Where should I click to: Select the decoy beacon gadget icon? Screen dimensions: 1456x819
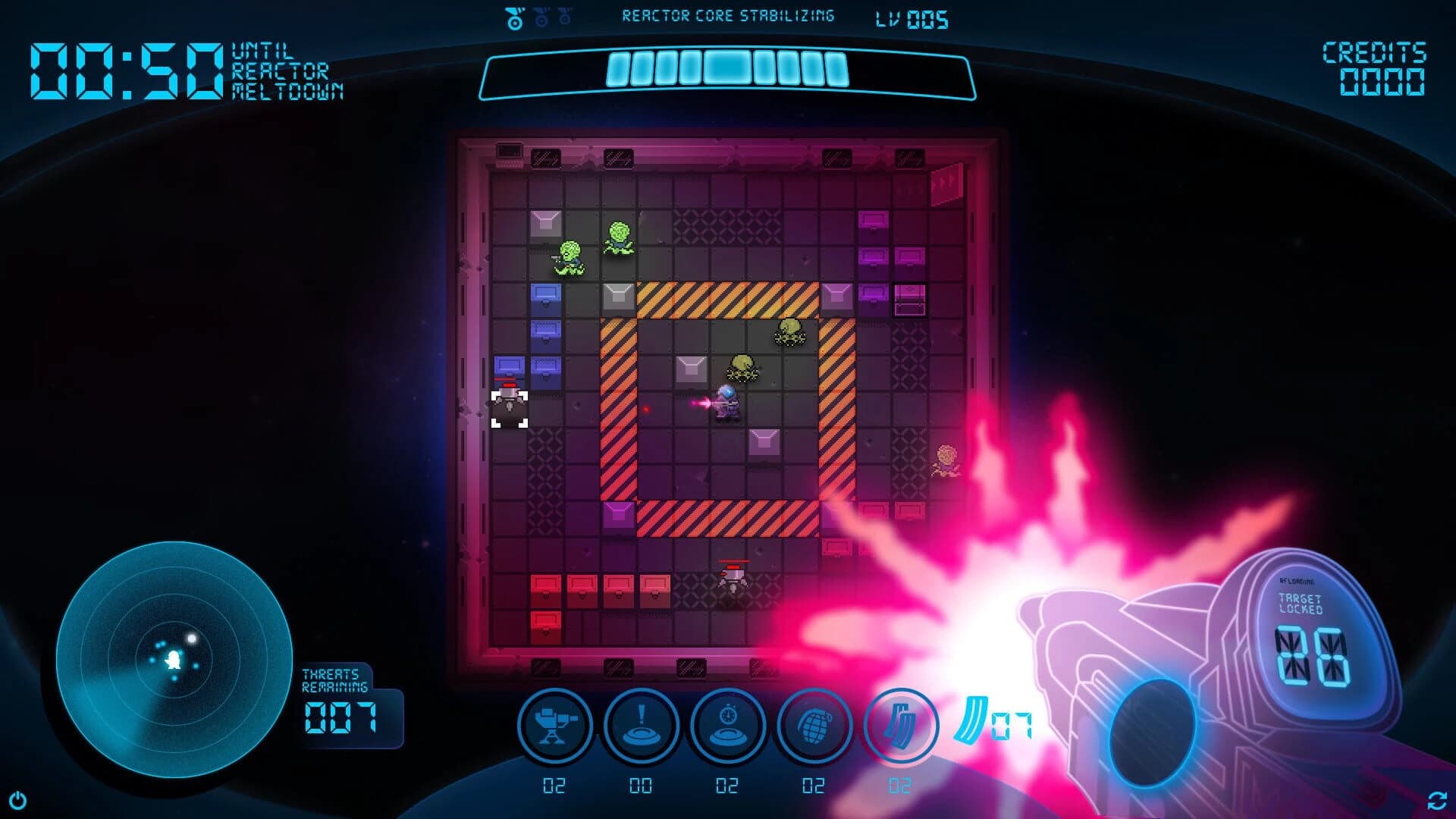[x=641, y=725]
